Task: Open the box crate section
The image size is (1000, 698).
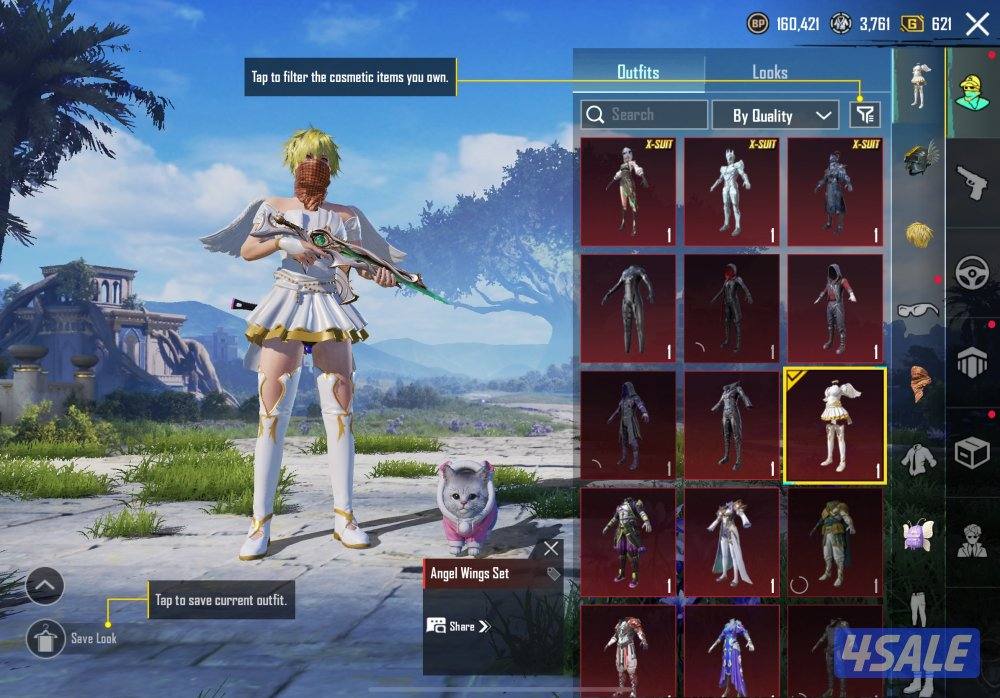Action: (972, 453)
